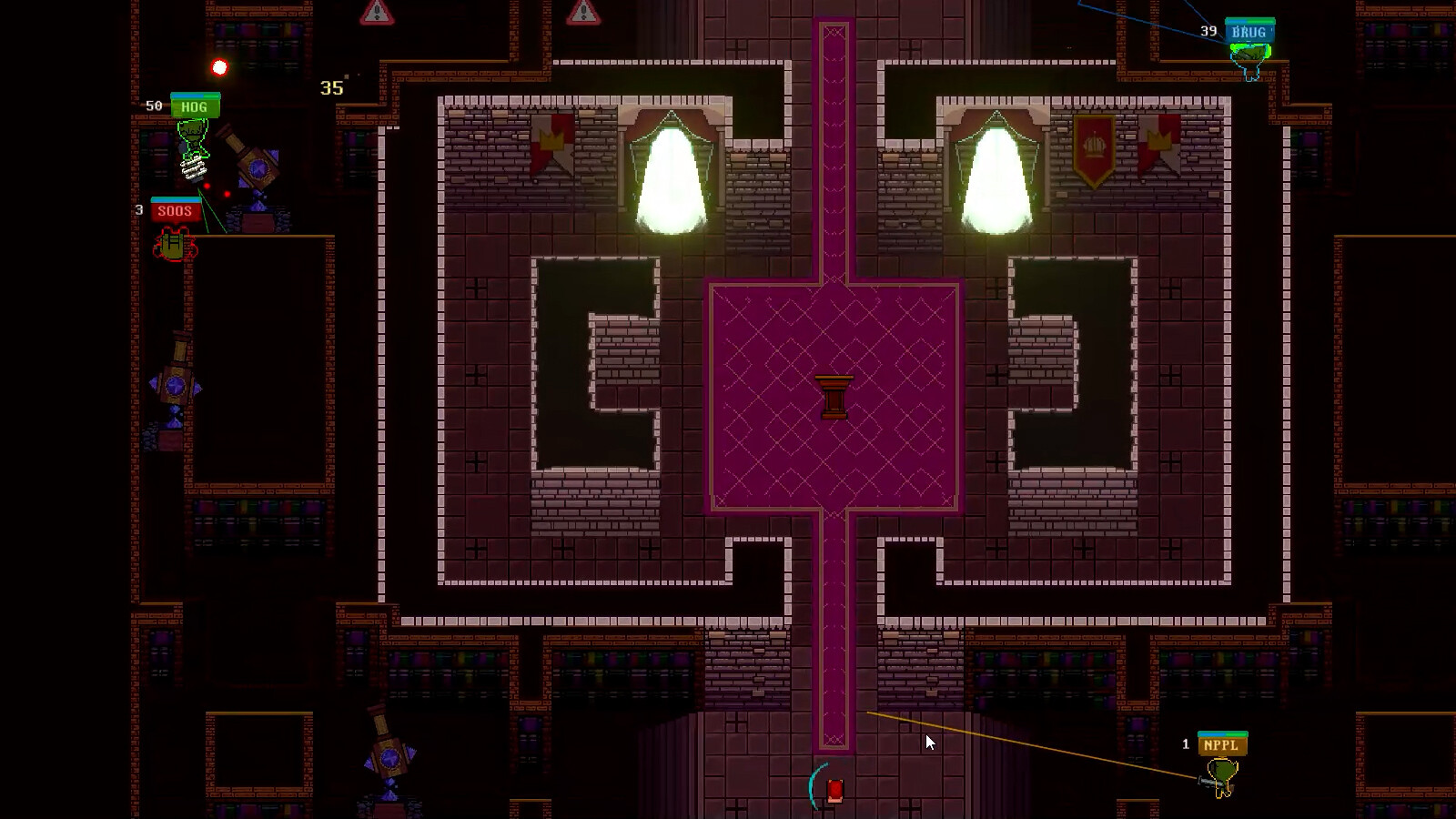Select the SOOS player nameplate

[x=176, y=210]
